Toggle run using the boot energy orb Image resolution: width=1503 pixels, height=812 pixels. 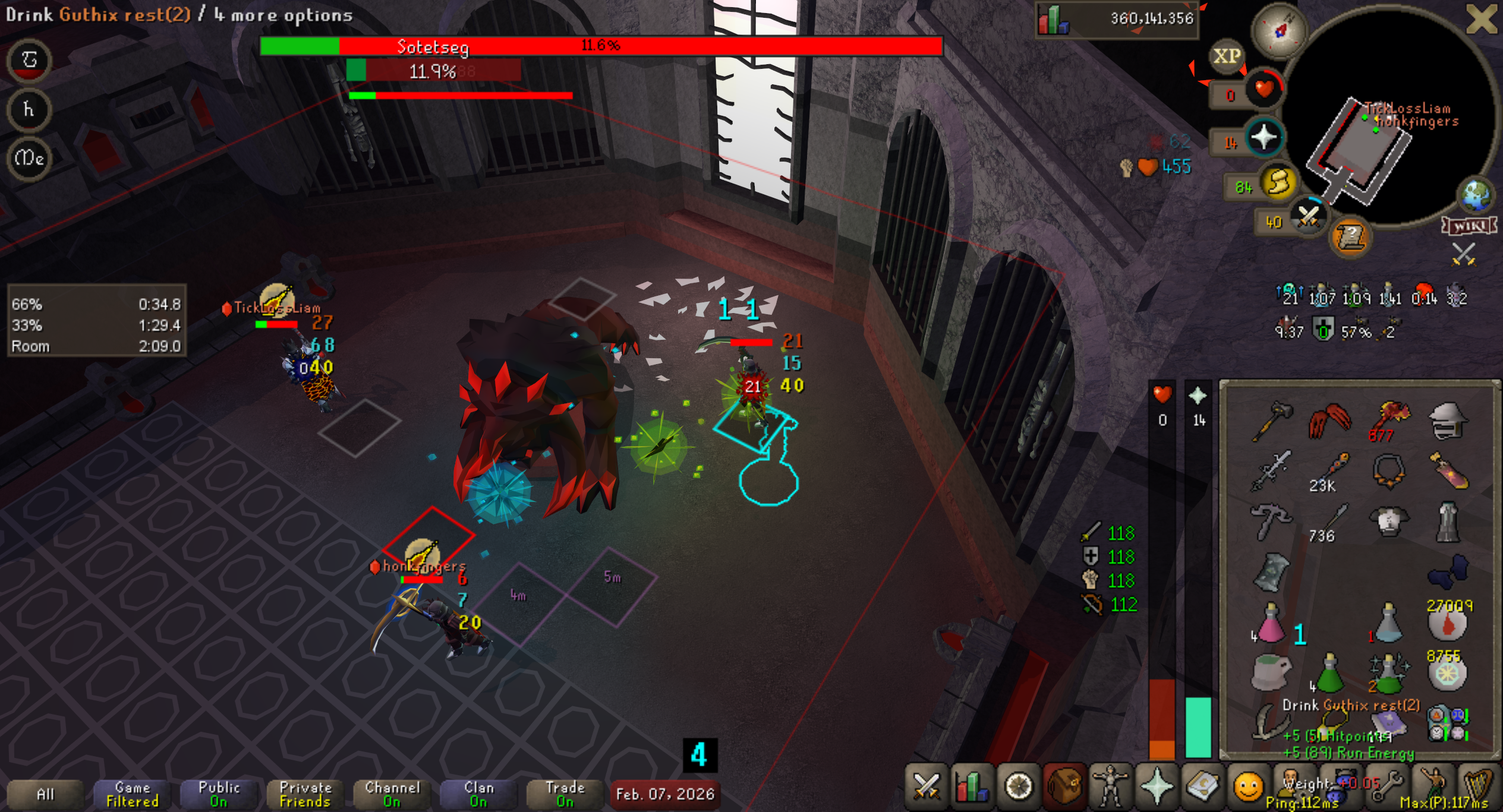pos(1278,182)
